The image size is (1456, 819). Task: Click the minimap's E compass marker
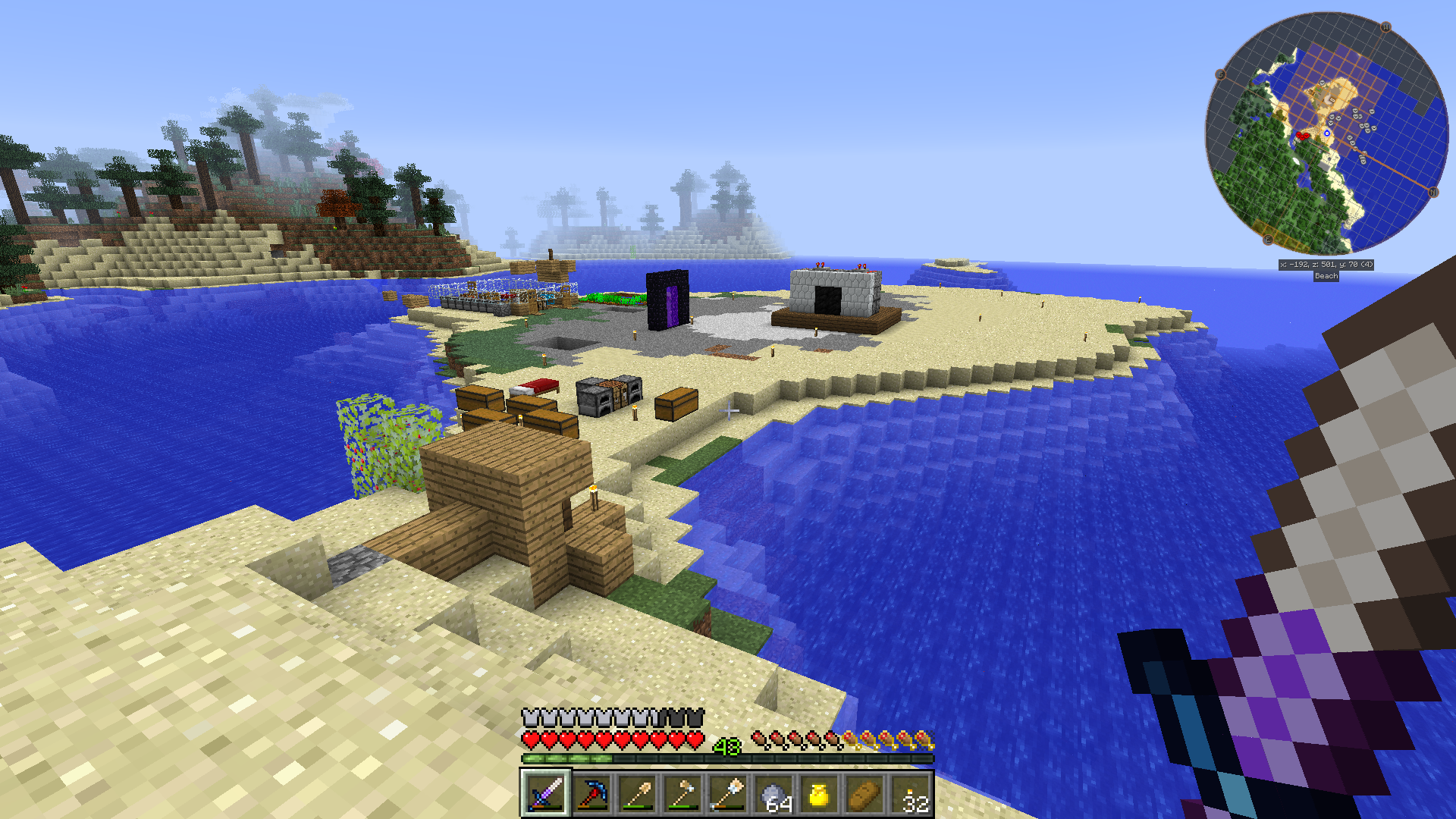1267,240
